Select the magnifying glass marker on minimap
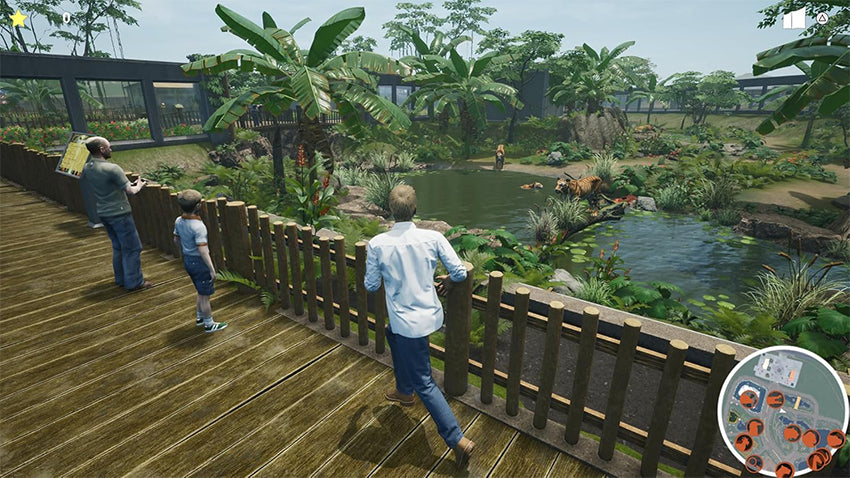 coord(753,462)
